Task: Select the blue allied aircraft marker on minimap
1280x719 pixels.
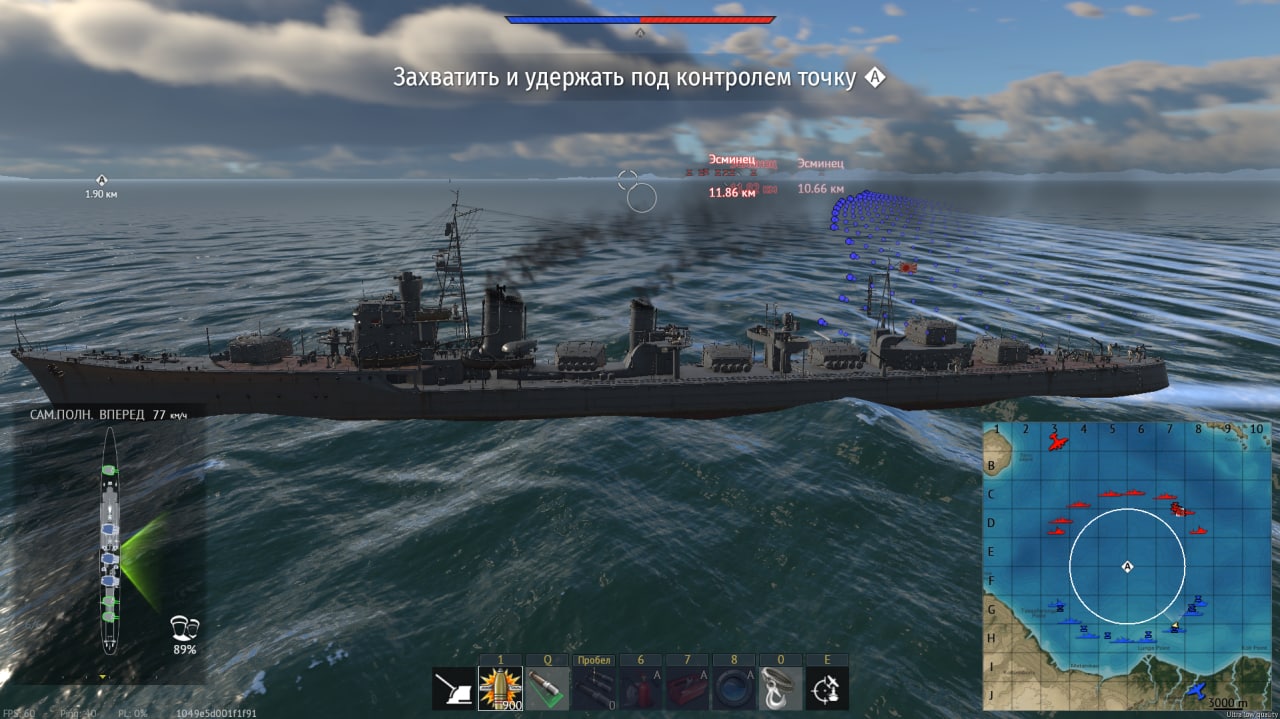Action: 1194,690
